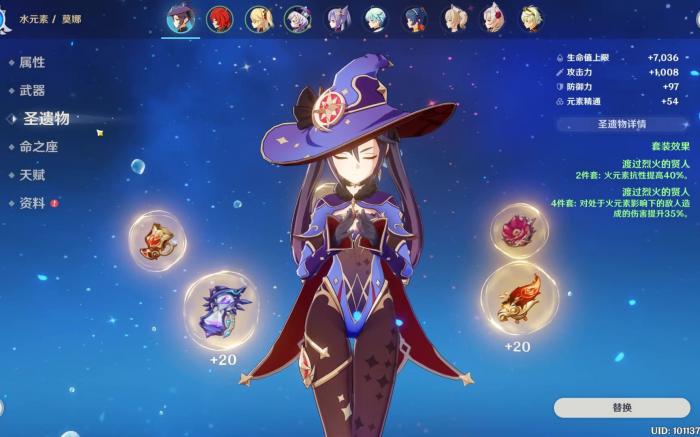Switch to the dark-blue-haired Xingqiu portrait
Image resolution: width=700 pixels, height=437 pixels.
pos(415,18)
